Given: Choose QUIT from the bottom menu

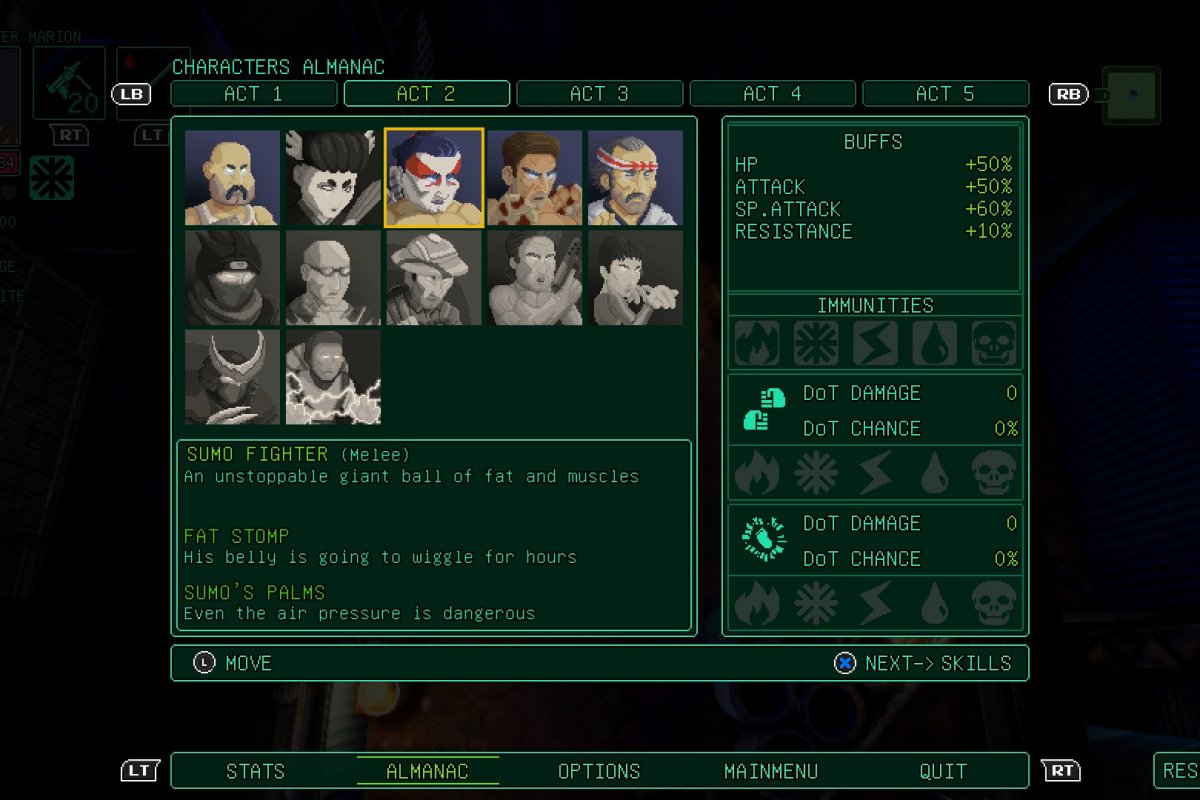Looking at the screenshot, I should (x=943, y=771).
